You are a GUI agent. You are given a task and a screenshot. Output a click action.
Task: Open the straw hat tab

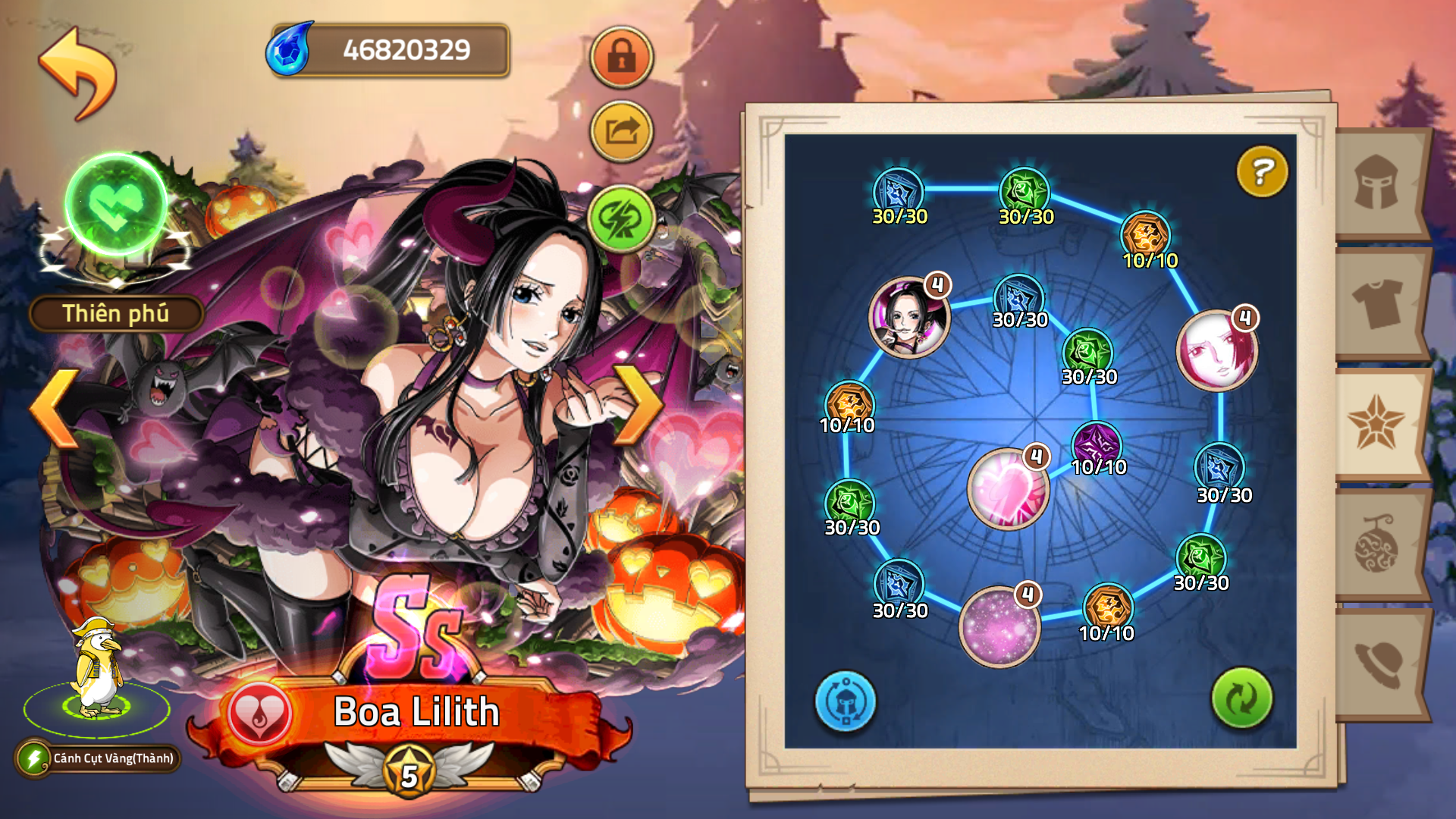[1376, 663]
